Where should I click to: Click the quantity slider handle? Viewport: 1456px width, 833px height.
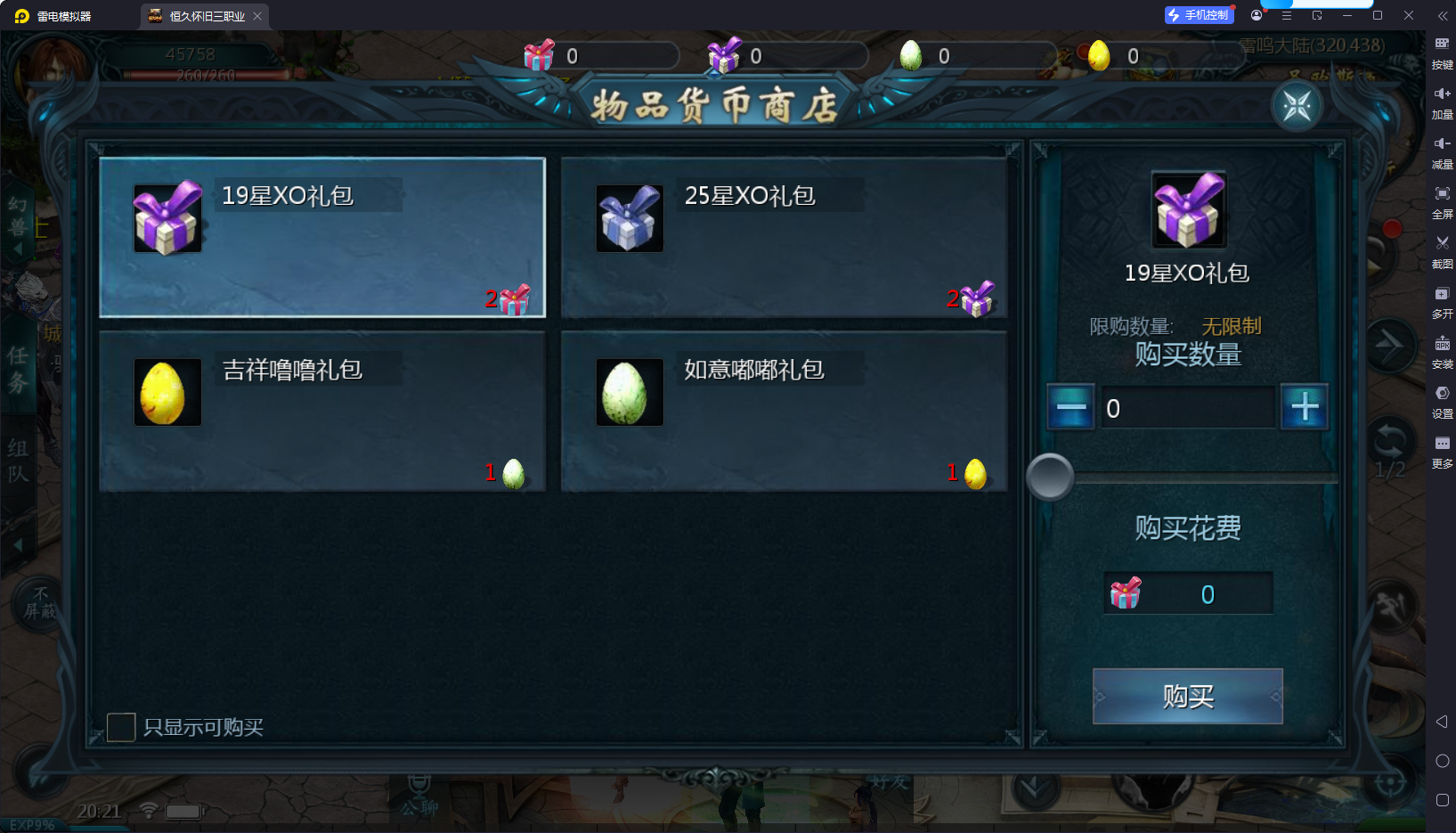click(1050, 477)
